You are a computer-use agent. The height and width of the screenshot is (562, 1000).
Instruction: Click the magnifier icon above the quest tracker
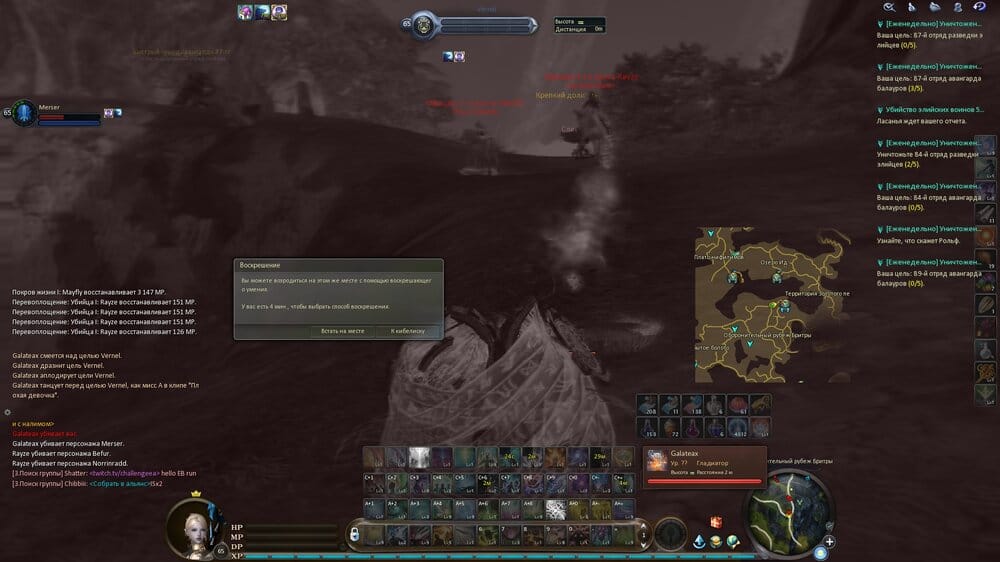(x=888, y=7)
